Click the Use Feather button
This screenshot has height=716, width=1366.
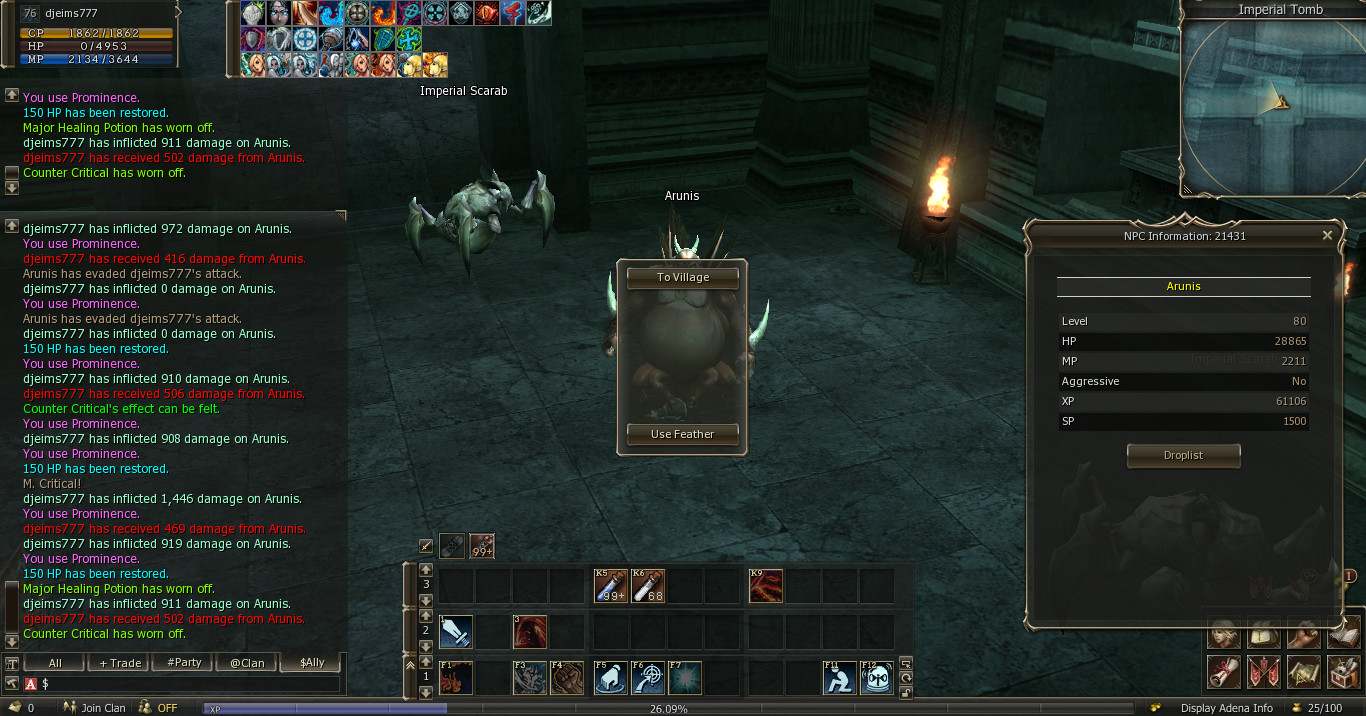point(683,434)
